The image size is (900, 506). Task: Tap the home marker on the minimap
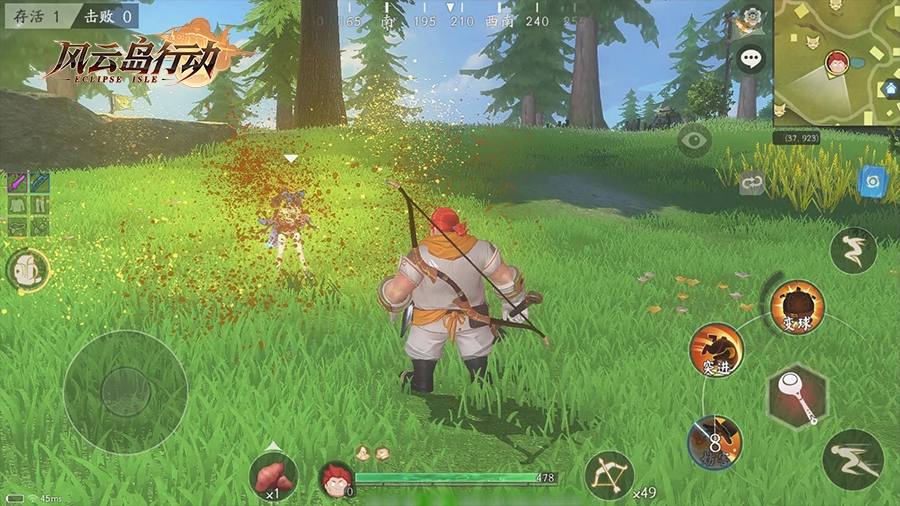(889, 89)
